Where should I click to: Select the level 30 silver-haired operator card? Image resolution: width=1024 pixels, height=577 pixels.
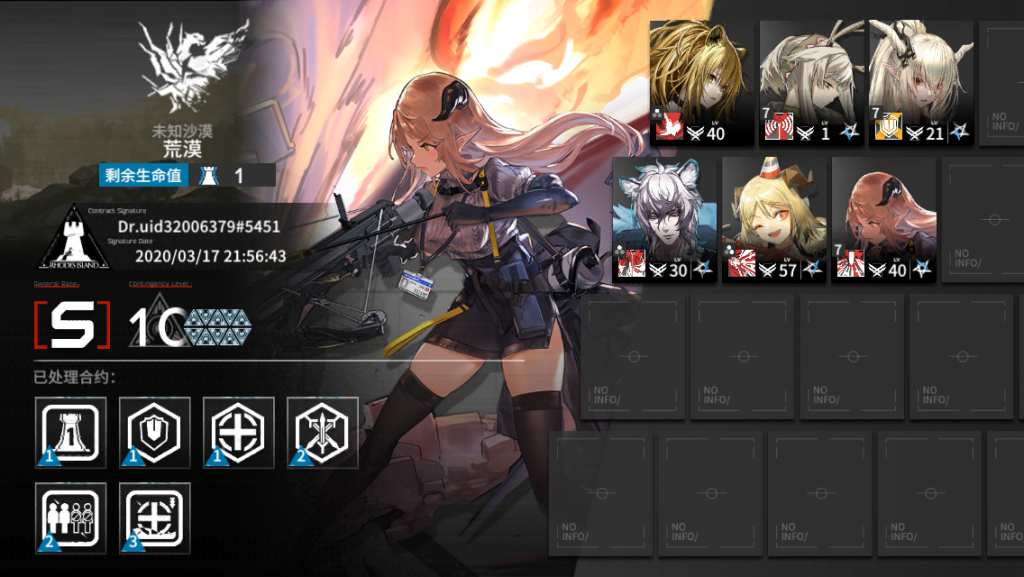(x=664, y=219)
